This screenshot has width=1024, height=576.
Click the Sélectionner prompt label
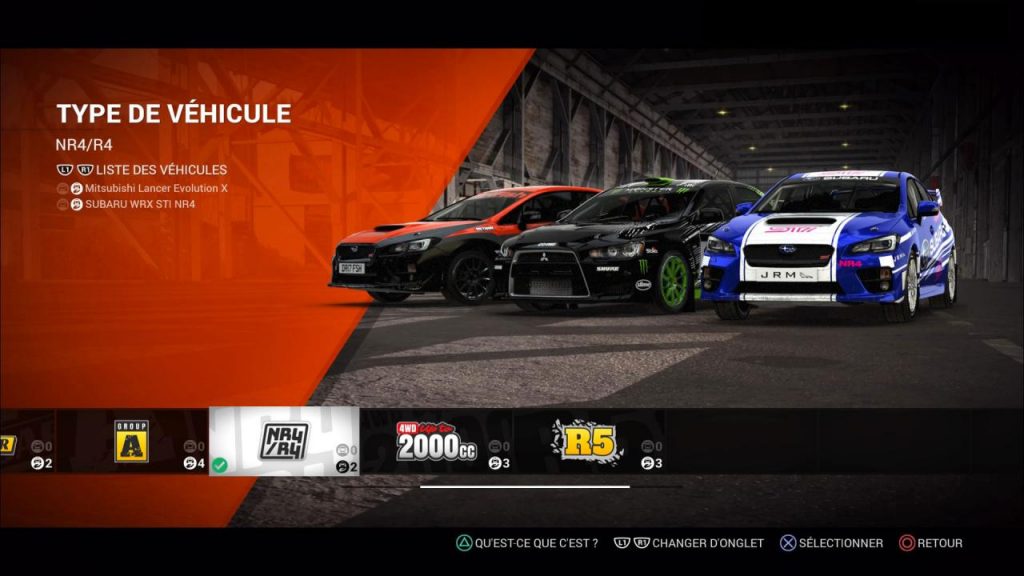coord(840,543)
